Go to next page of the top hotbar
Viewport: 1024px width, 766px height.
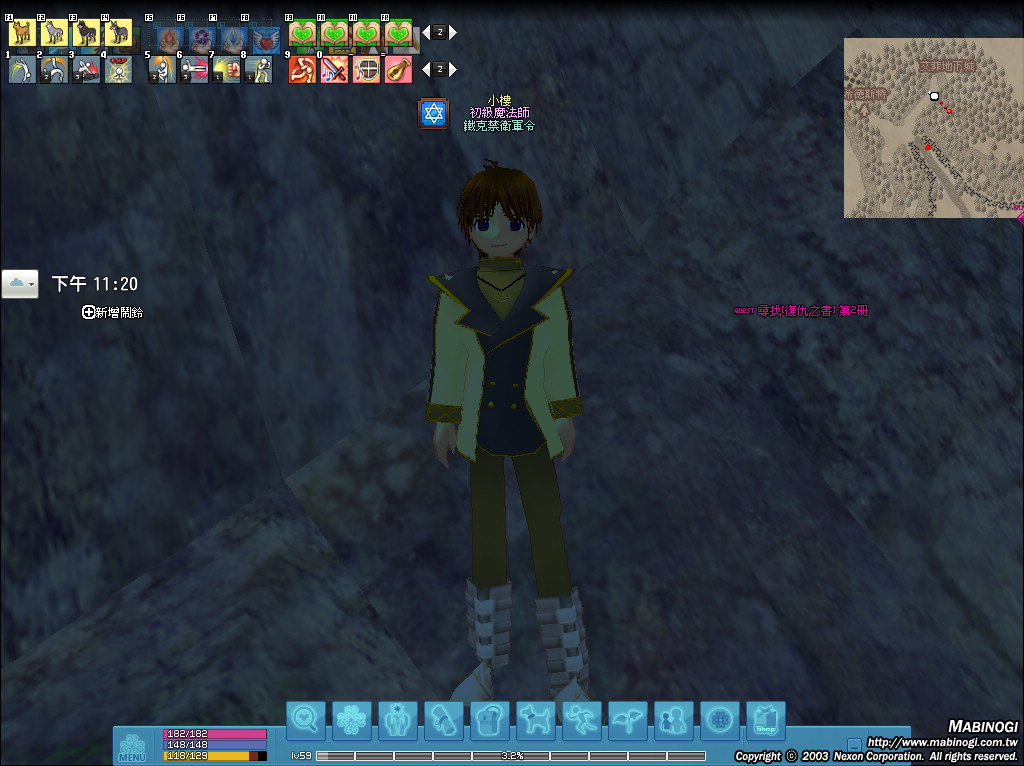pyautogui.click(x=453, y=32)
